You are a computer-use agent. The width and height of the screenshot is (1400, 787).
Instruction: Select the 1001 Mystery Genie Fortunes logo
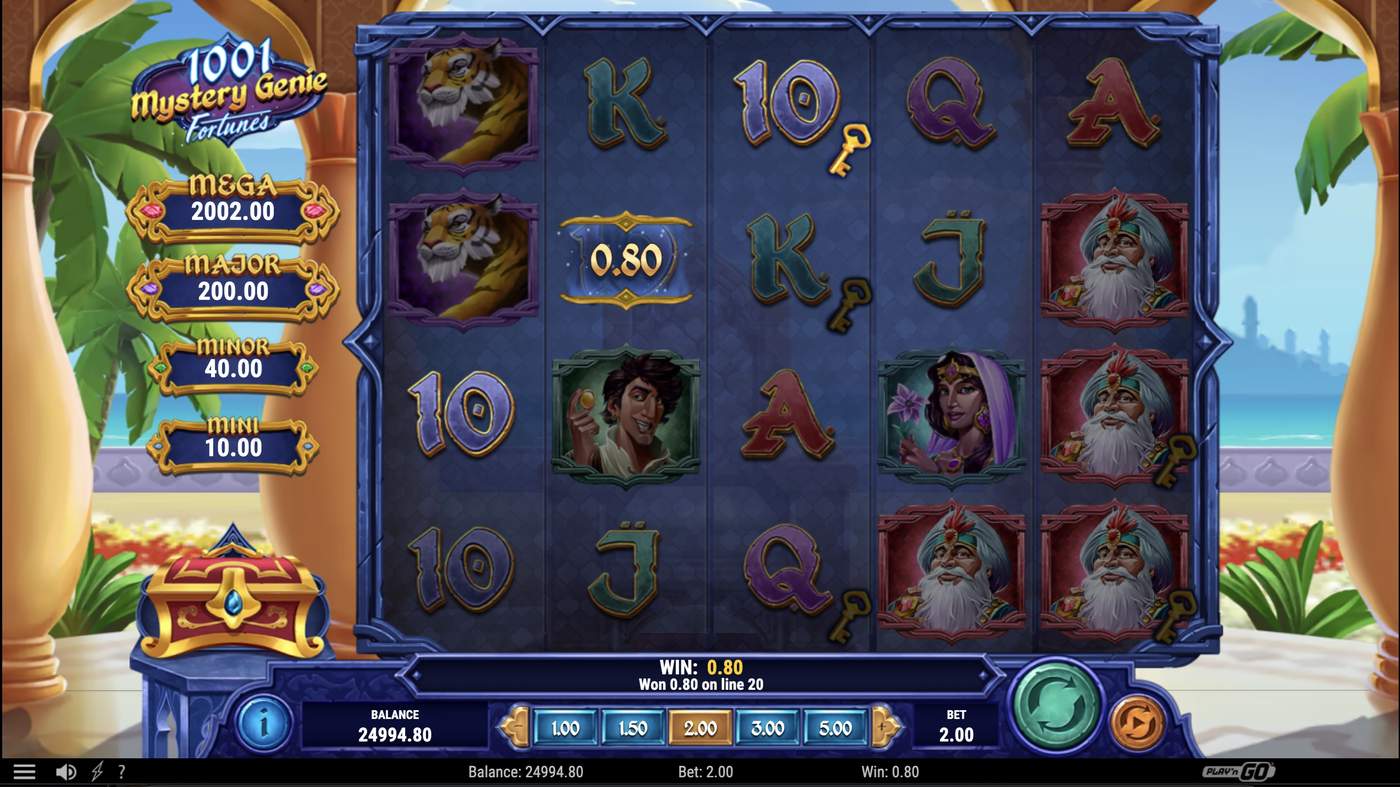[x=228, y=95]
